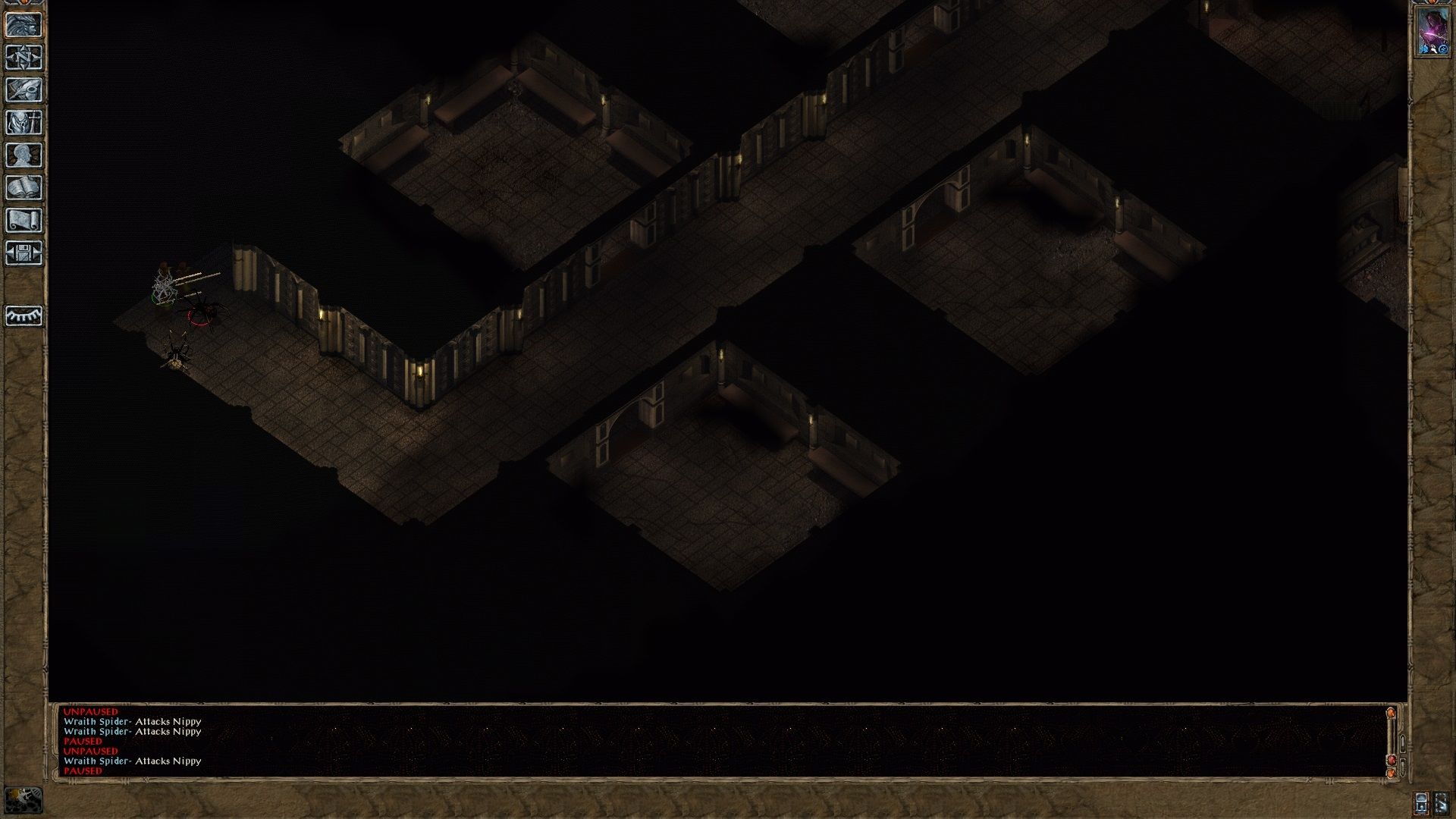The image size is (1456, 819).
Task: Toggle party AI in the bottom-right corner
Action: coord(1442,802)
